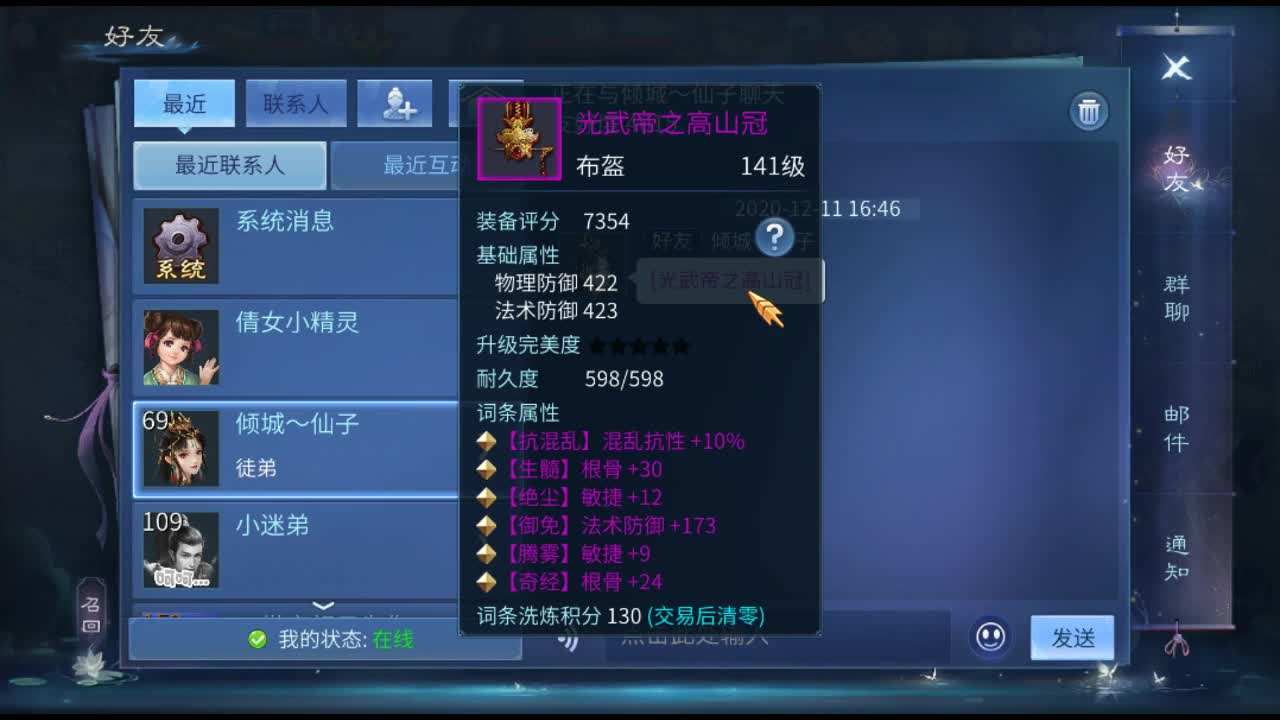The height and width of the screenshot is (720, 1280).
Task: Select the 最近联系人 tab
Action: point(229,165)
